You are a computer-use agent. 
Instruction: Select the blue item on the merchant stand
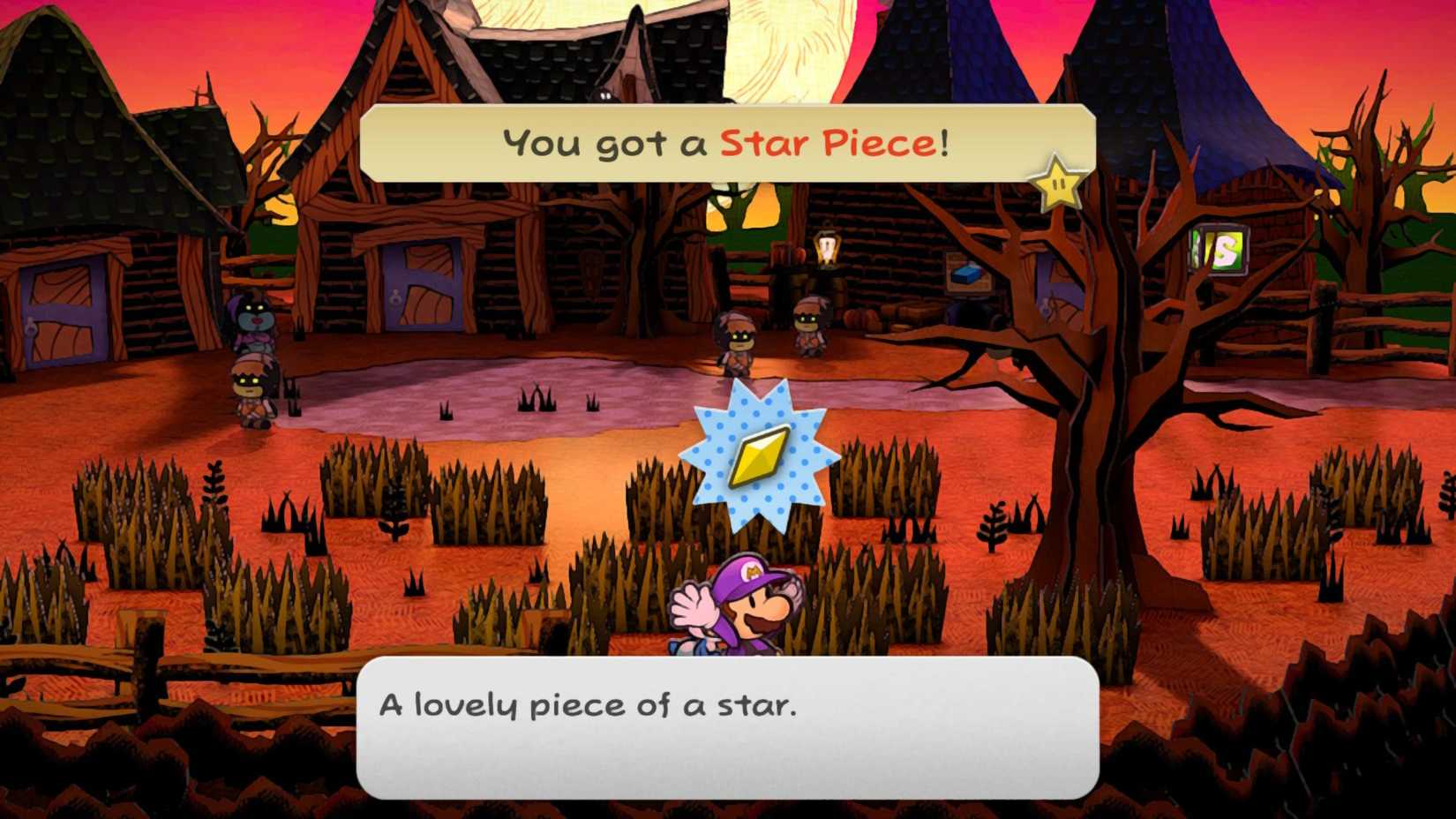click(966, 277)
